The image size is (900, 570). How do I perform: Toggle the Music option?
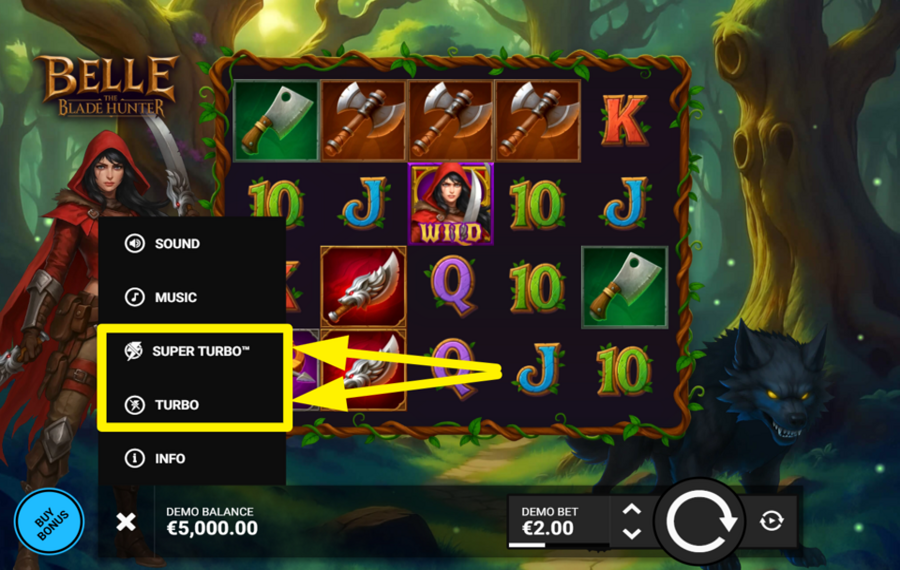164,298
